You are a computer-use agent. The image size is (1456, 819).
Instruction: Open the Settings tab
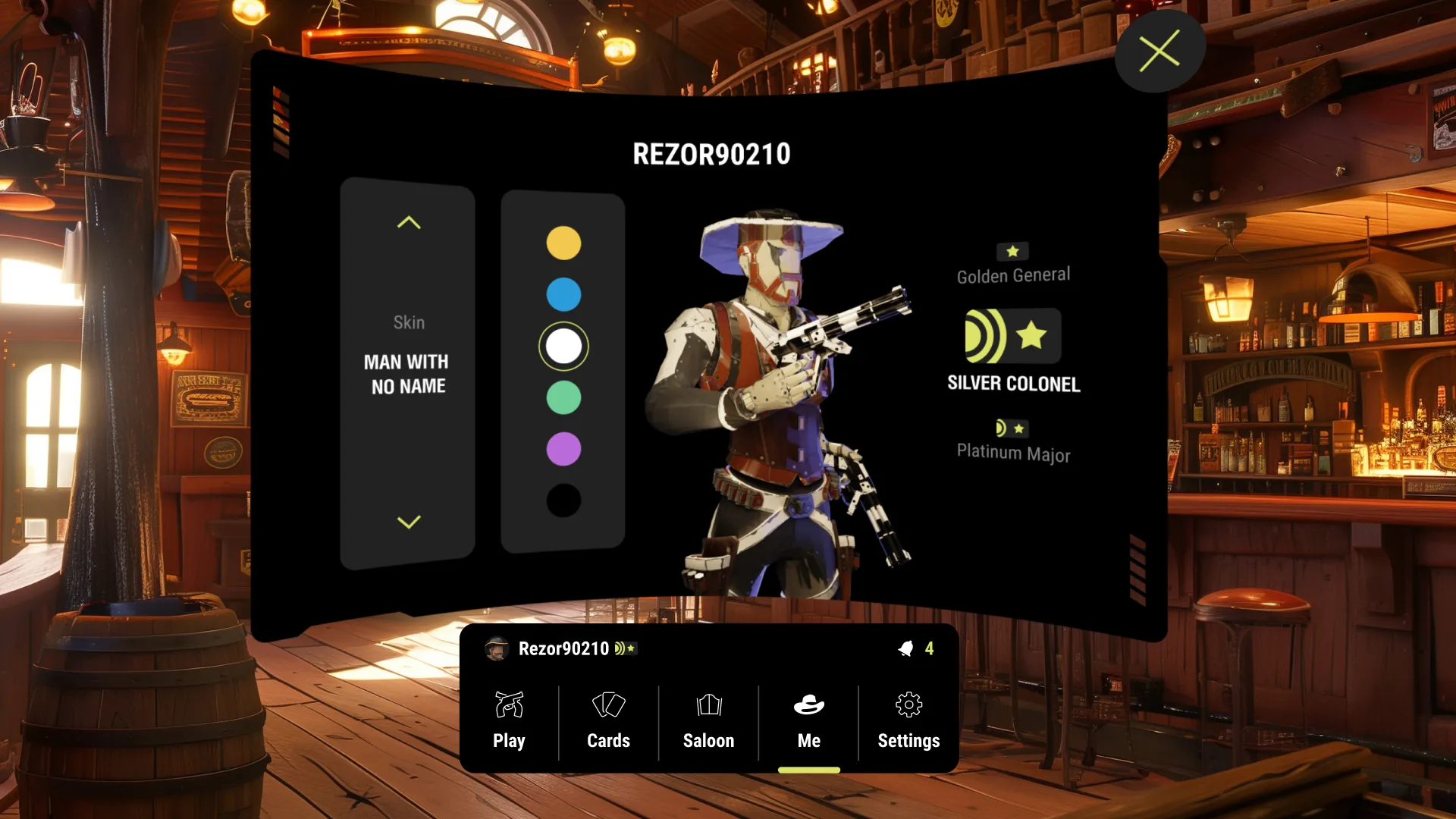tap(908, 720)
